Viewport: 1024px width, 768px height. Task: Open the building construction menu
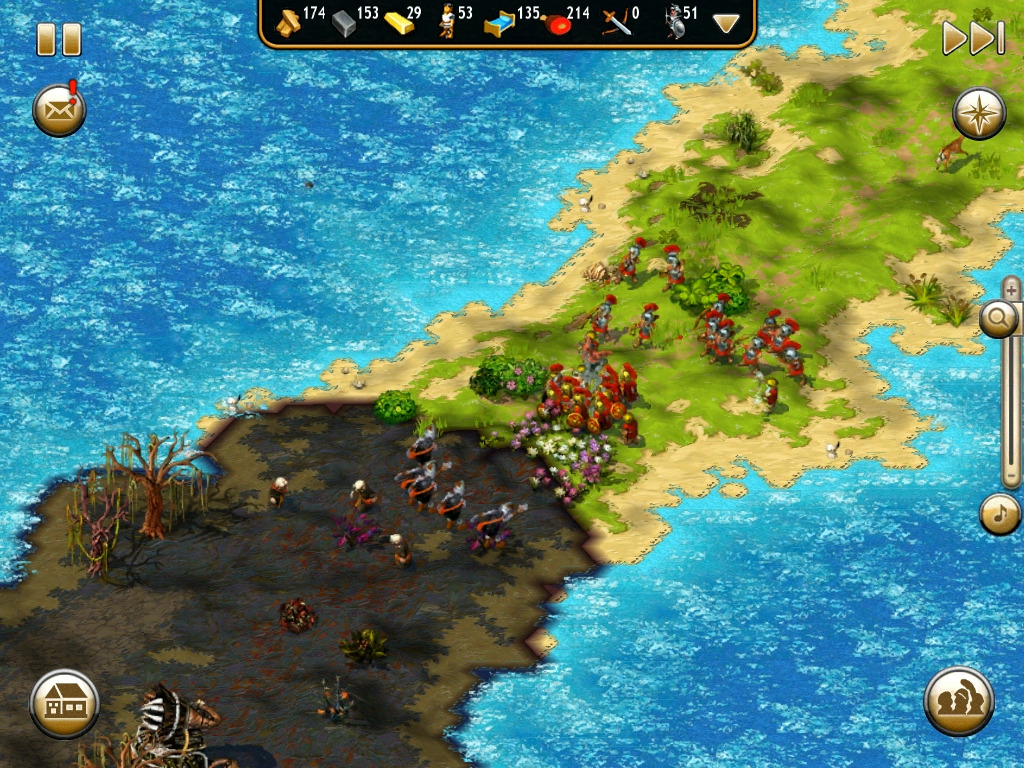coord(64,703)
